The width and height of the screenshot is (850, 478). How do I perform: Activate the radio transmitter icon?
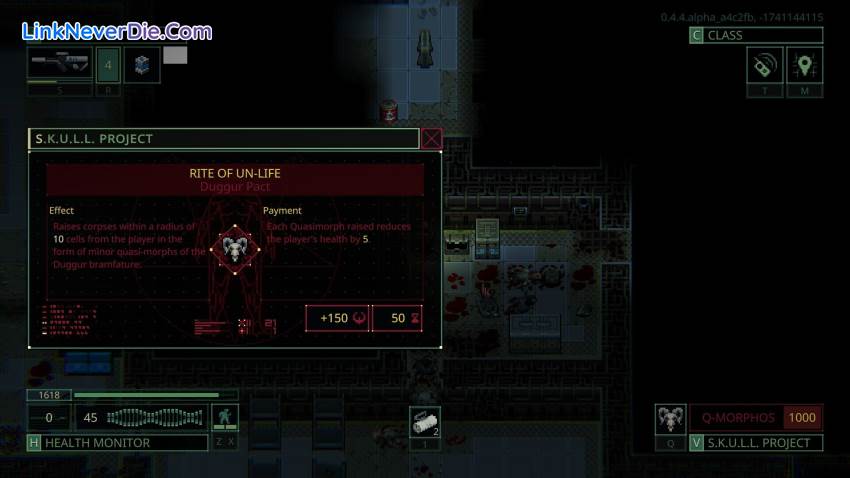(x=764, y=66)
